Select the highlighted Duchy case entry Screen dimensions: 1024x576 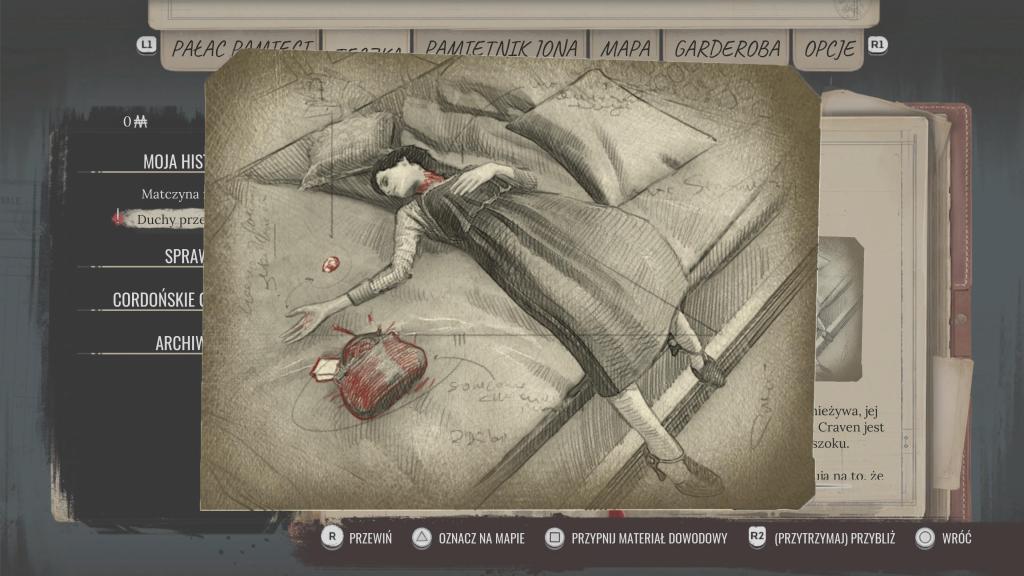click(170, 218)
